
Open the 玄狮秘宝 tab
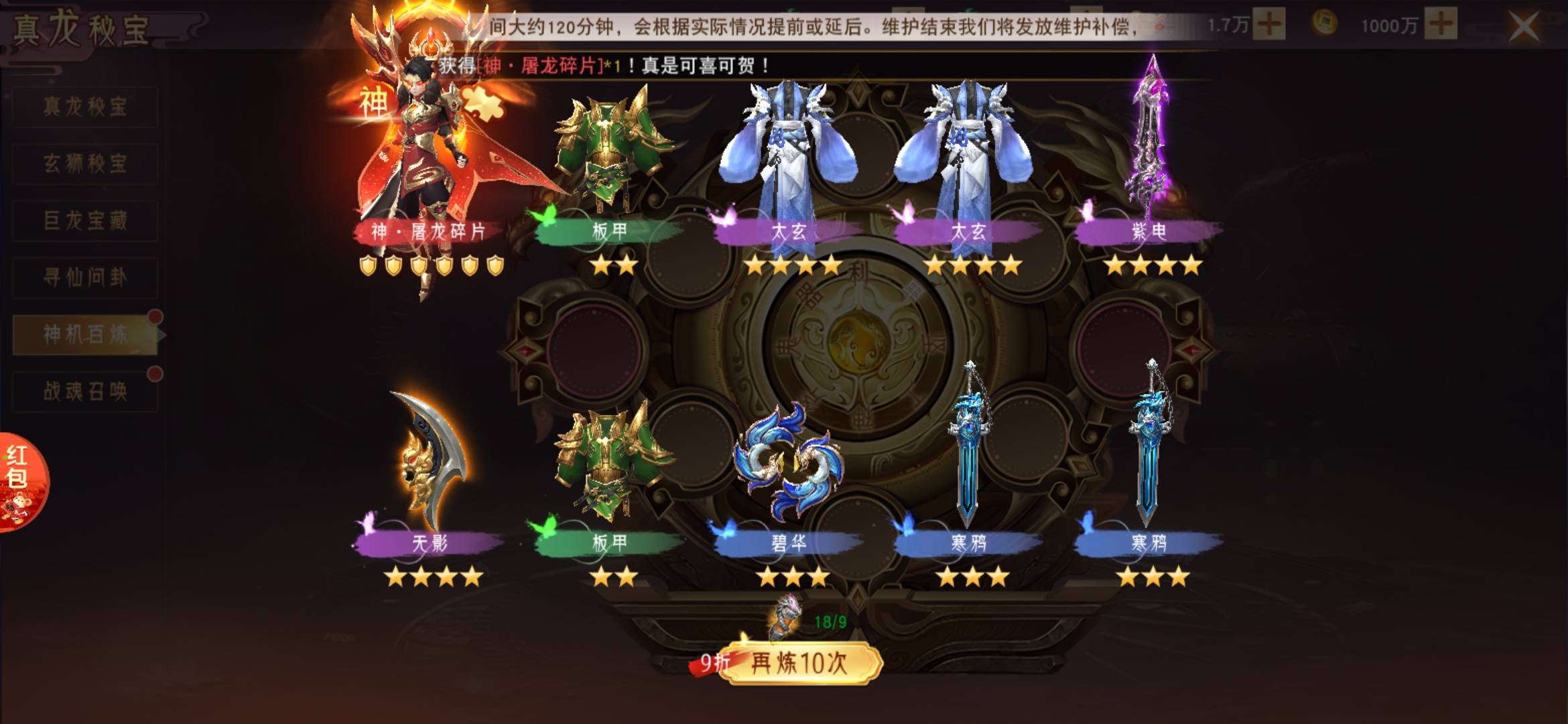pos(85,164)
